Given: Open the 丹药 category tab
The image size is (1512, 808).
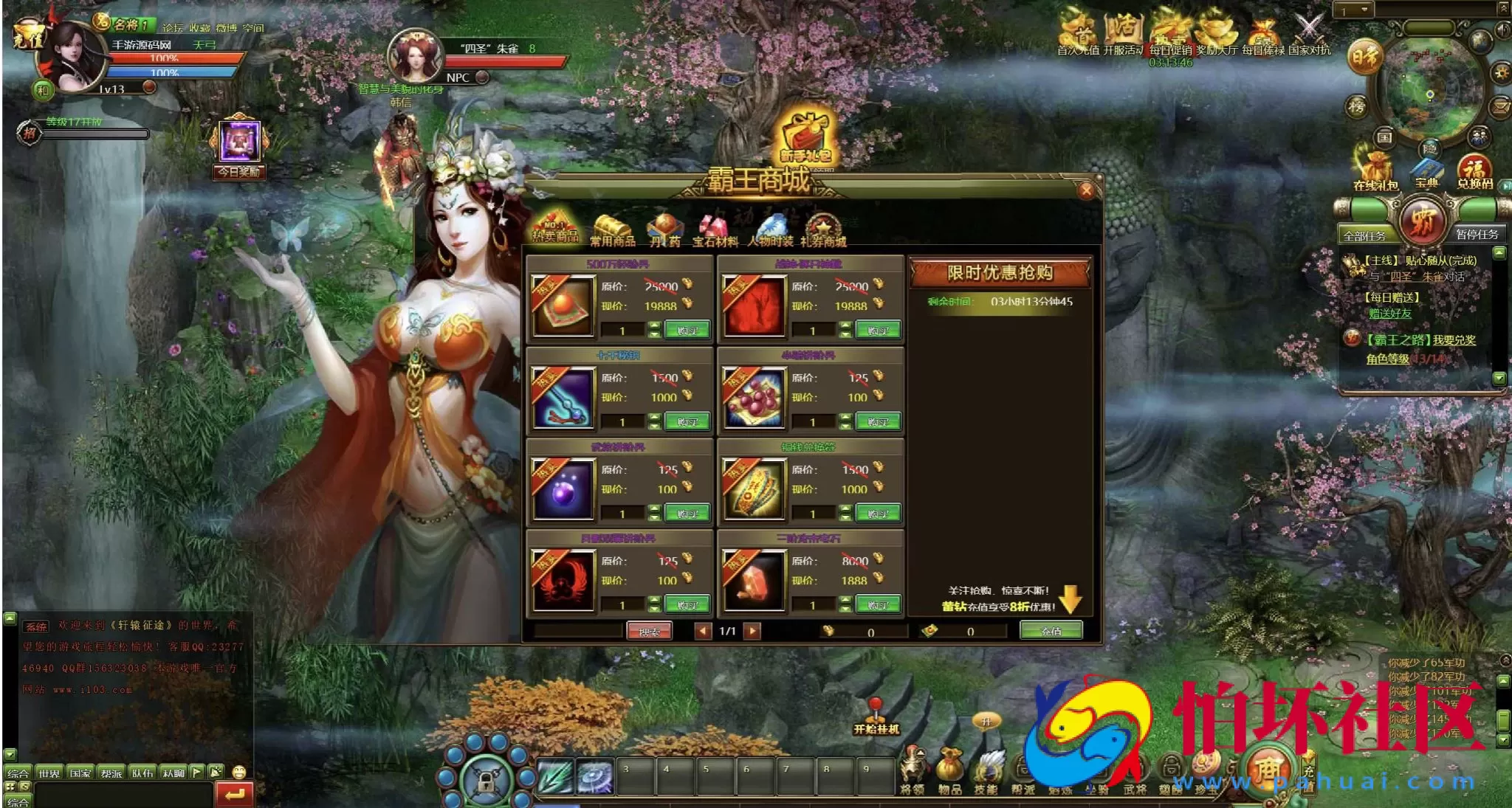Looking at the screenshot, I should 664,231.
